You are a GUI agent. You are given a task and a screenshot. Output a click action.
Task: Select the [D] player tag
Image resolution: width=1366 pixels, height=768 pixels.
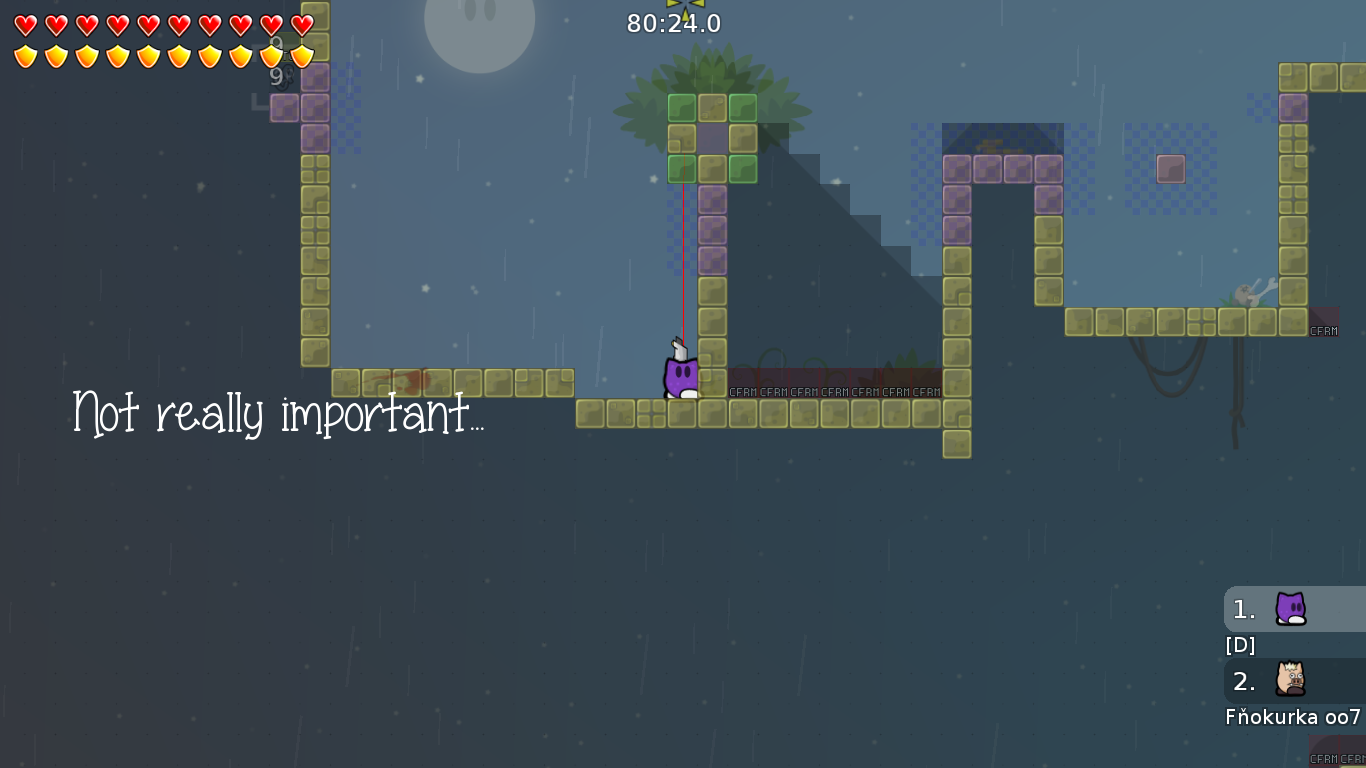tap(1240, 645)
